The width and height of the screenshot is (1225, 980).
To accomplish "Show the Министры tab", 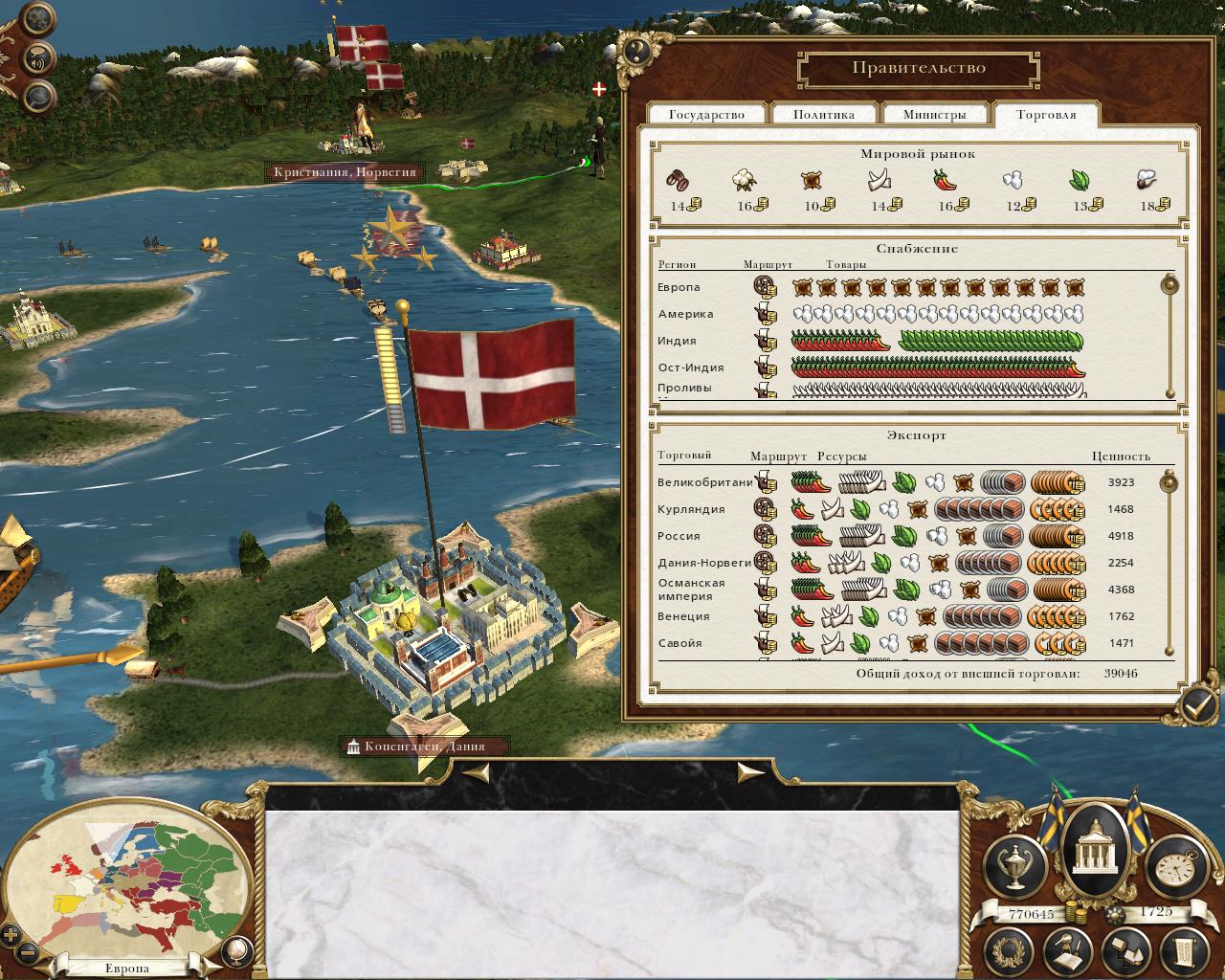I will click(934, 115).
